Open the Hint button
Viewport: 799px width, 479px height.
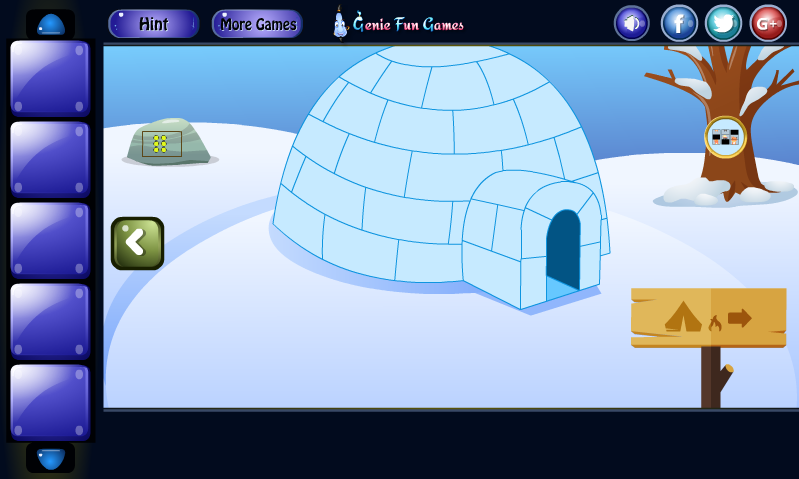click(153, 24)
